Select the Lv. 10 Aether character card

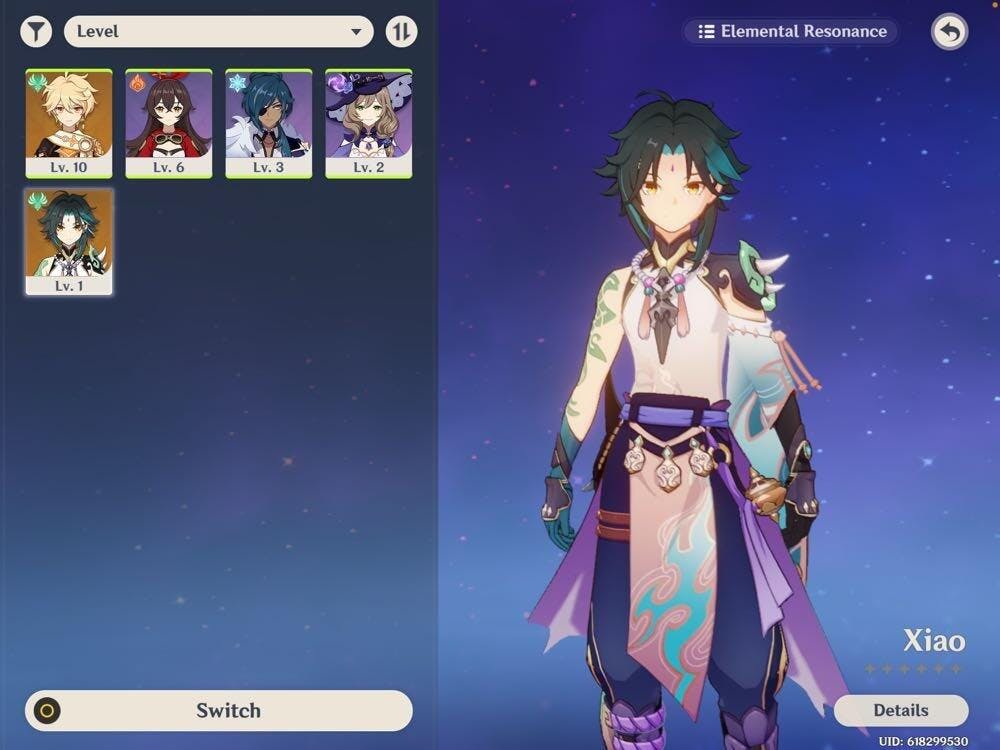point(69,124)
